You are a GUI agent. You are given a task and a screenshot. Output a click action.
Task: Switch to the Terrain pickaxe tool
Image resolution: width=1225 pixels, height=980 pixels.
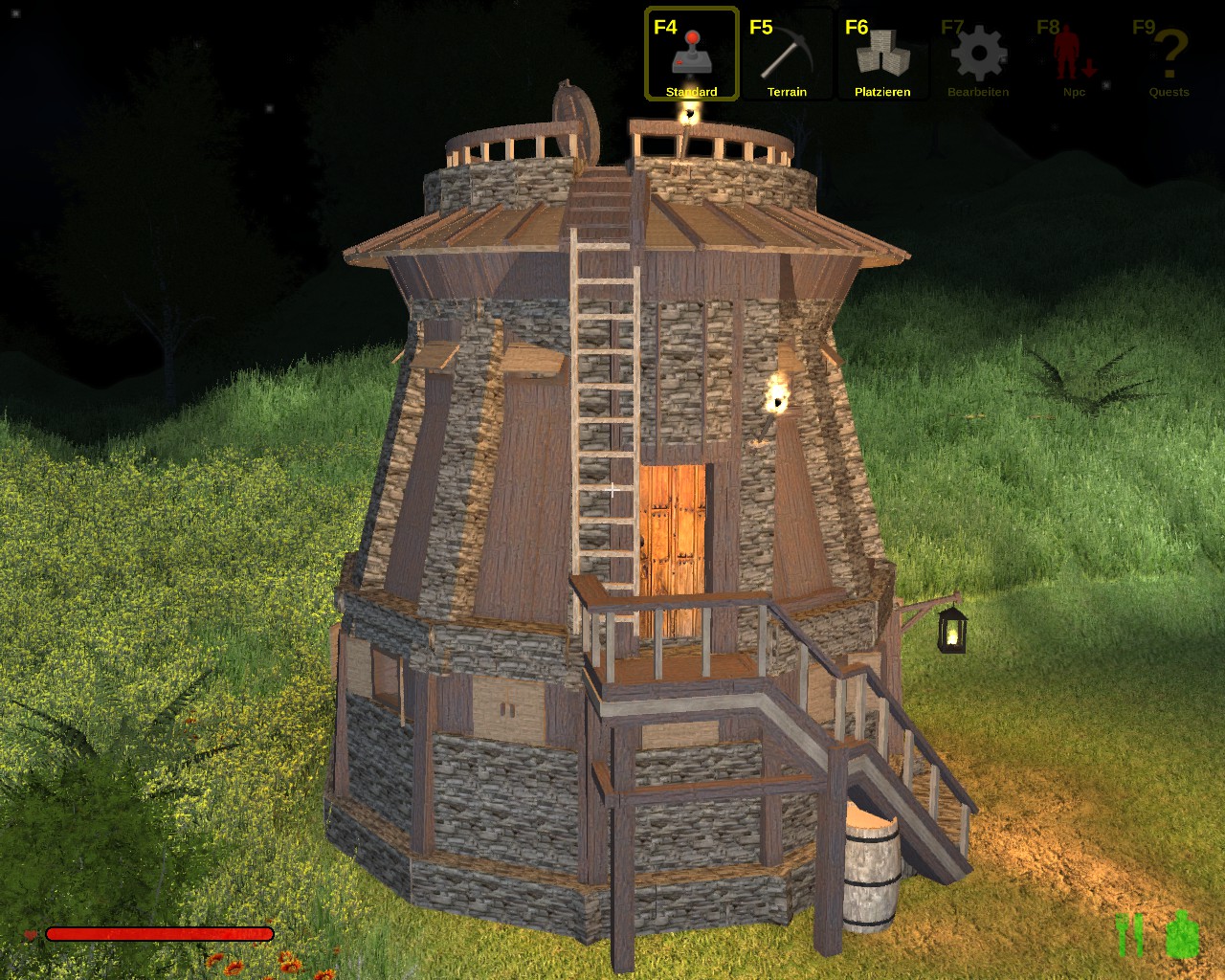[x=787, y=55]
